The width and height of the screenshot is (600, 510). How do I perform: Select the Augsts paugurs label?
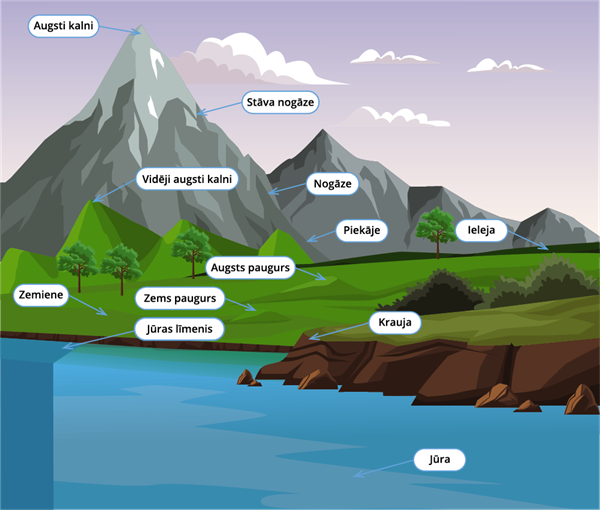tap(250, 267)
